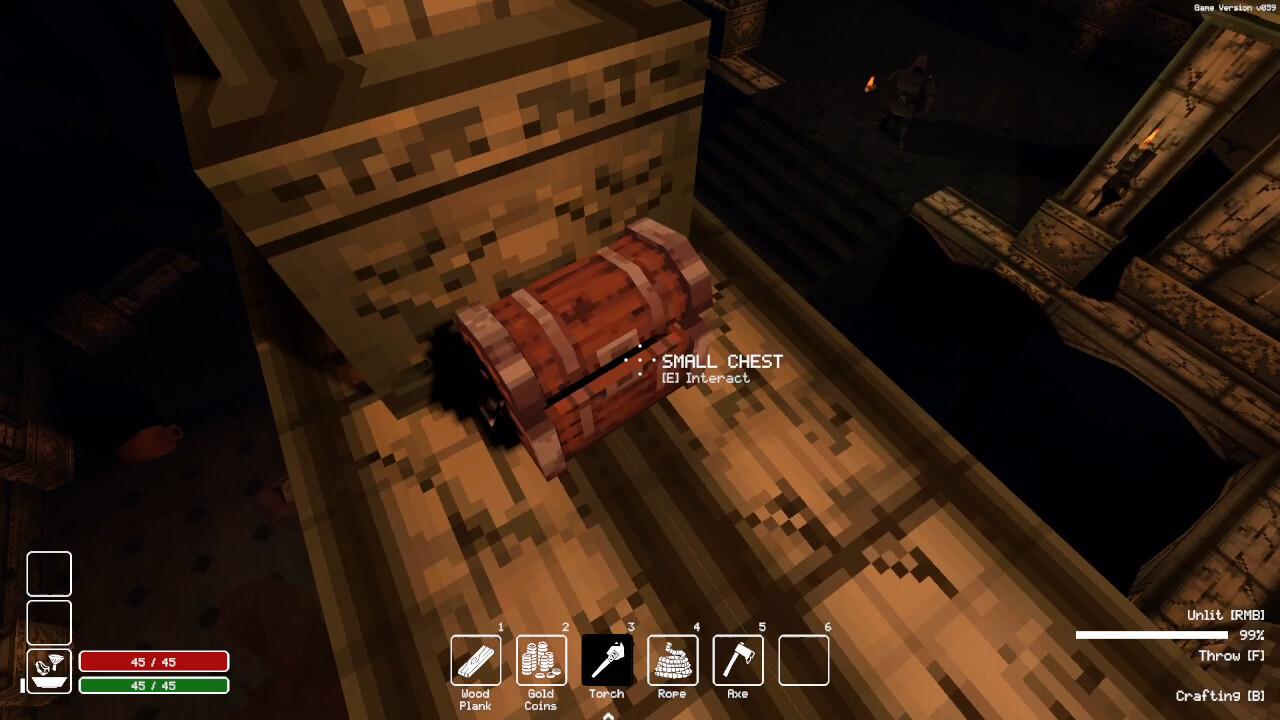Image resolution: width=1280 pixels, height=720 pixels.
Task: Select the Axe in hotbar slot 5
Action: (738, 659)
